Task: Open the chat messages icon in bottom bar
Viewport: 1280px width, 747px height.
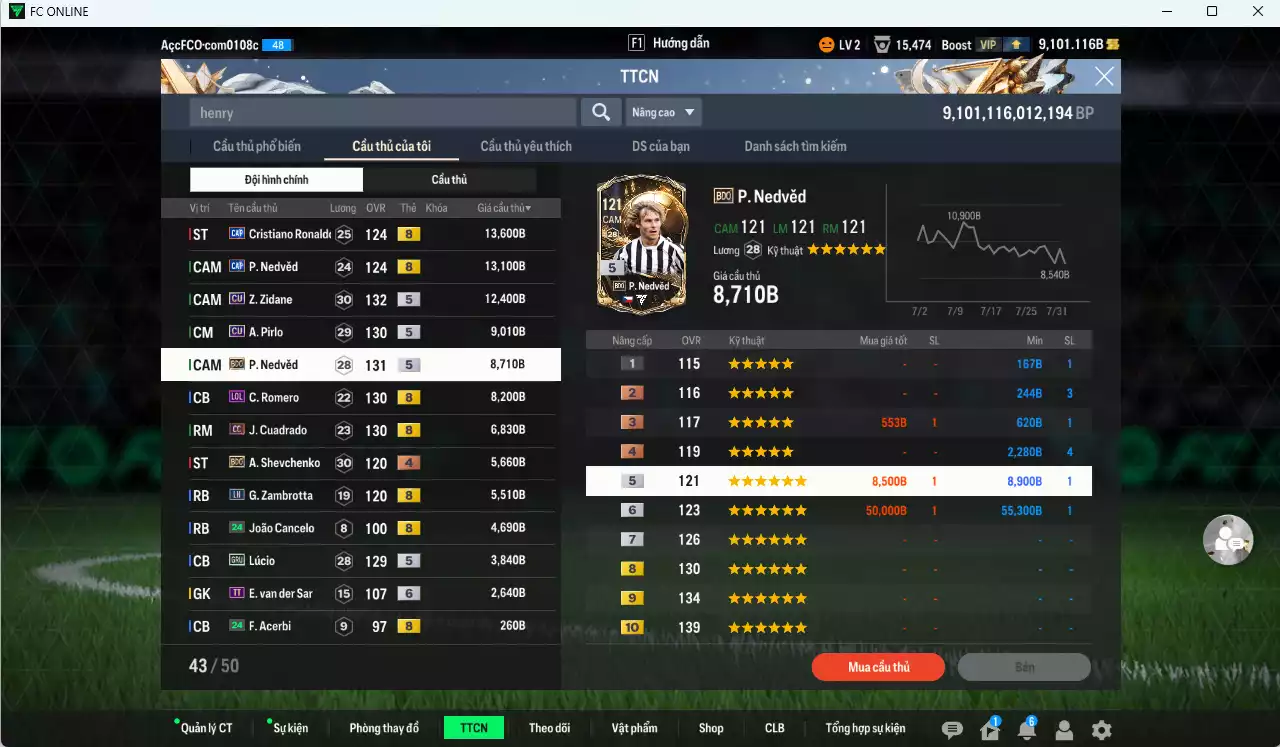Action: [x=953, y=729]
